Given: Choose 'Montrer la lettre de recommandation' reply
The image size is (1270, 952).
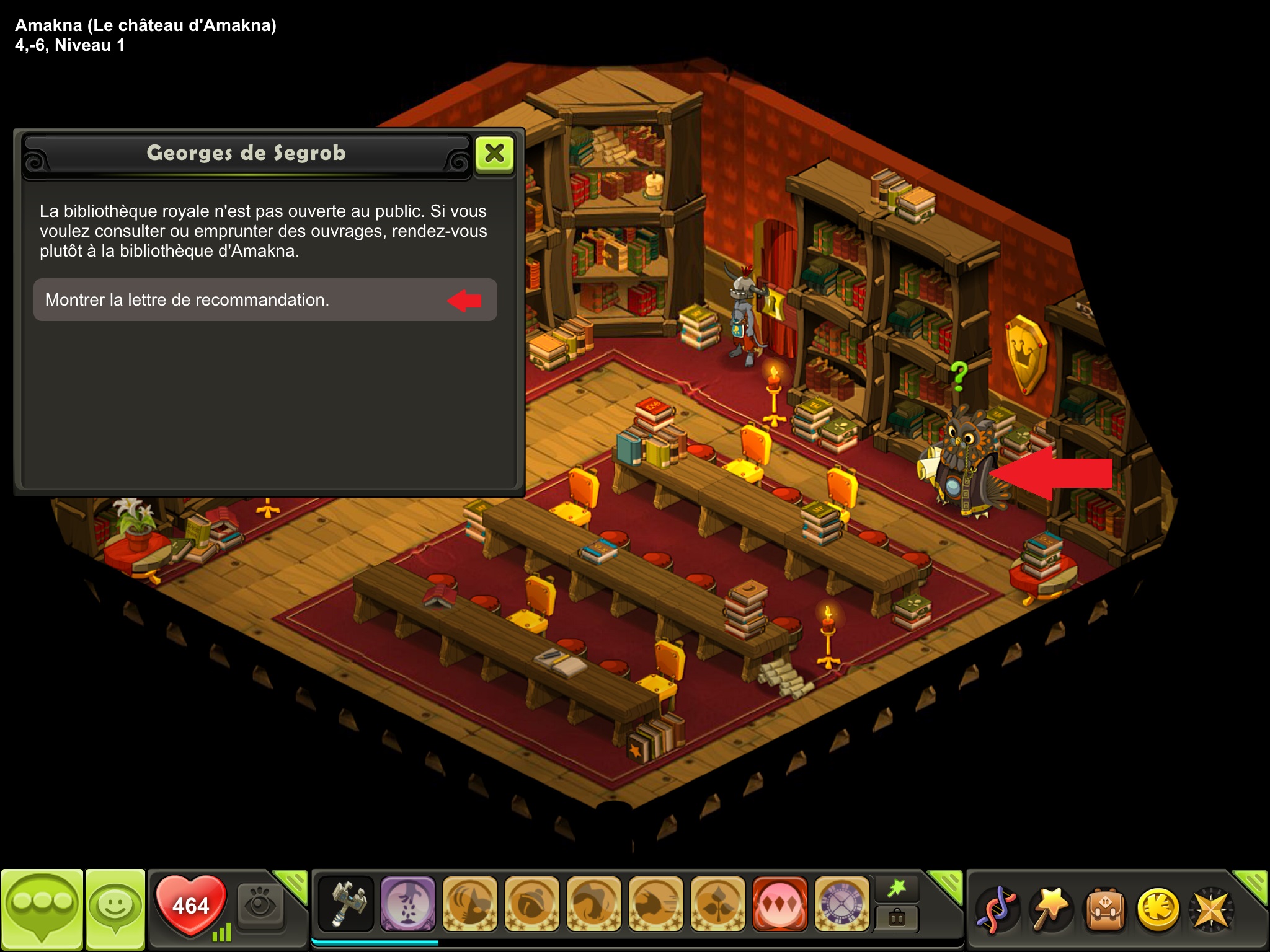Looking at the screenshot, I should click(265, 300).
